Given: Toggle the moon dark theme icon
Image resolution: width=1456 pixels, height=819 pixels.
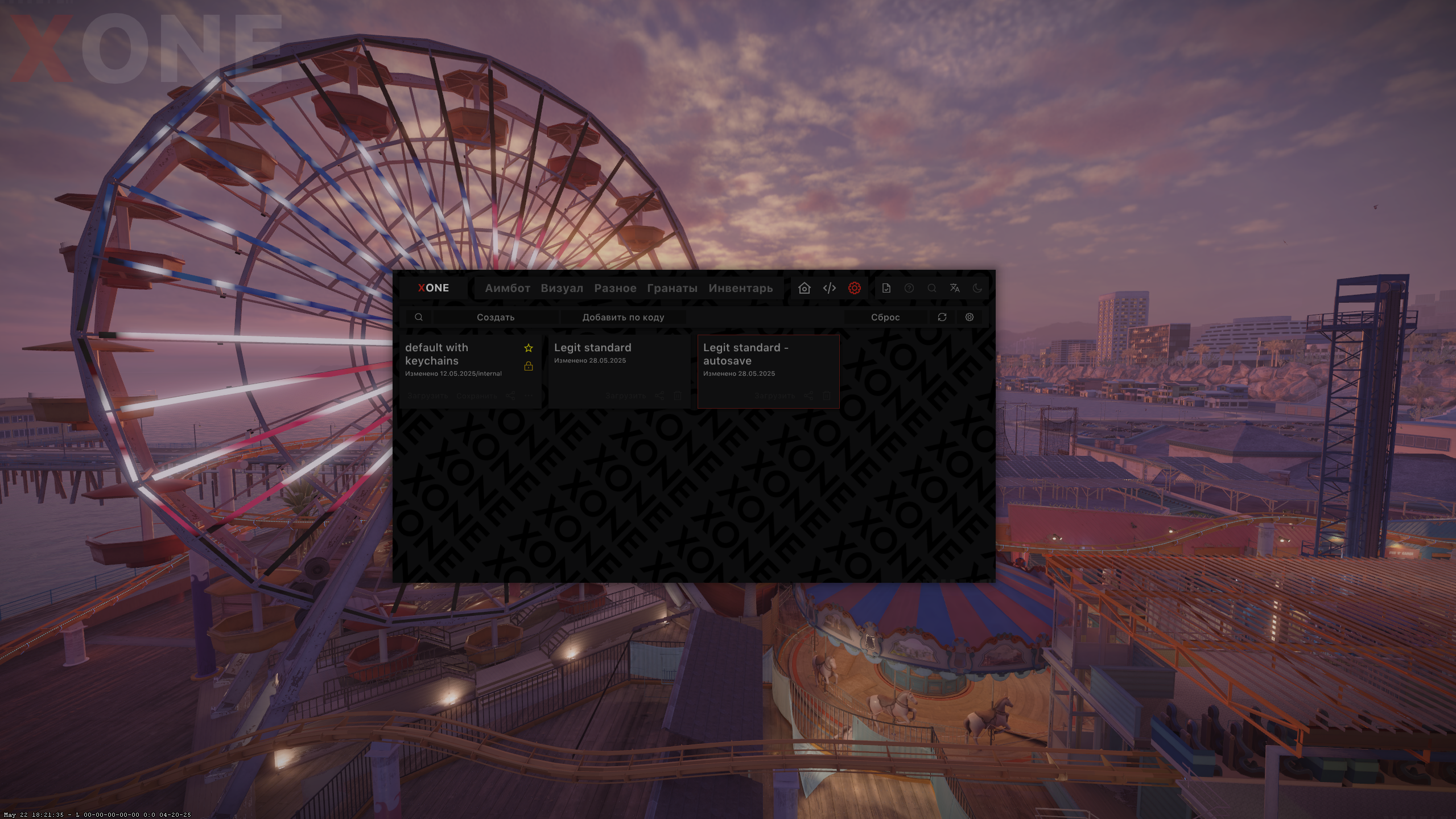Looking at the screenshot, I should coord(977,288).
